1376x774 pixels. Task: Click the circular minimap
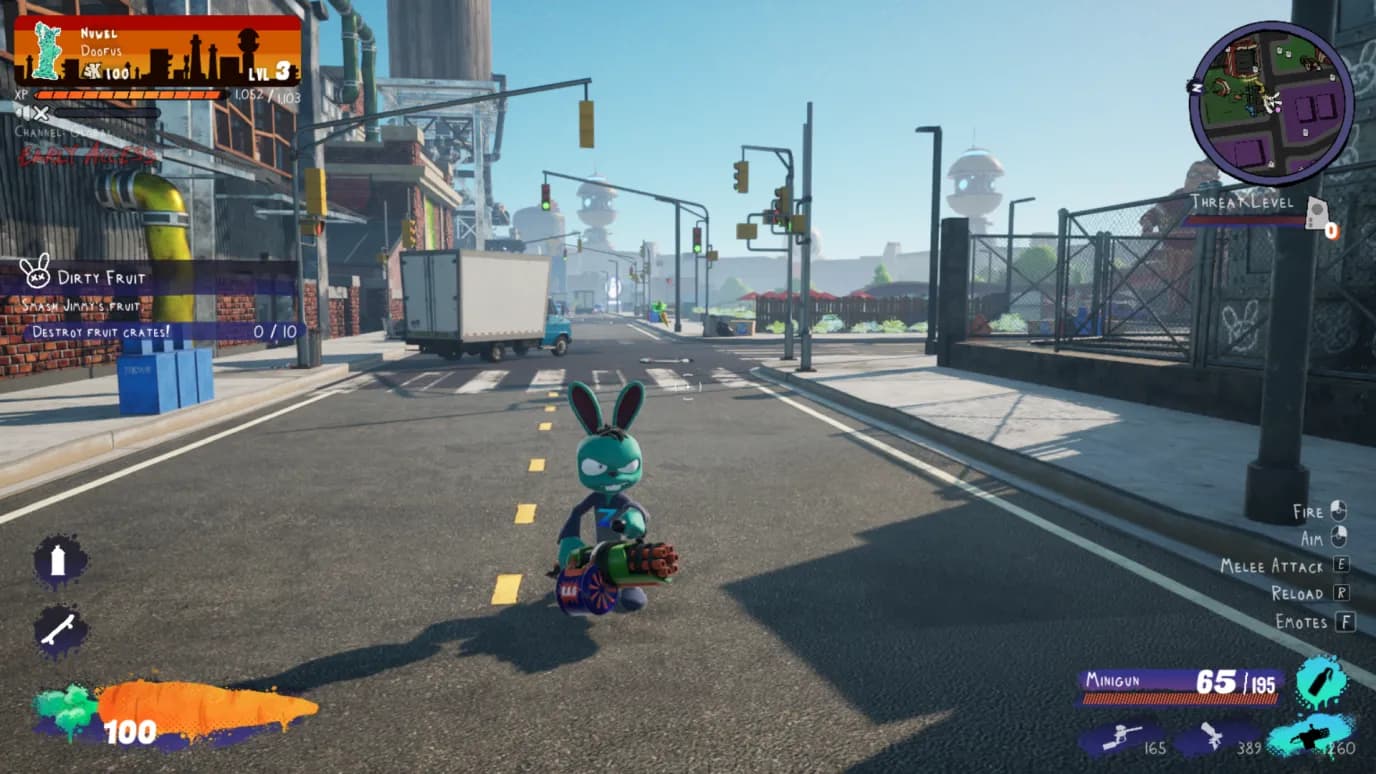(1271, 104)
